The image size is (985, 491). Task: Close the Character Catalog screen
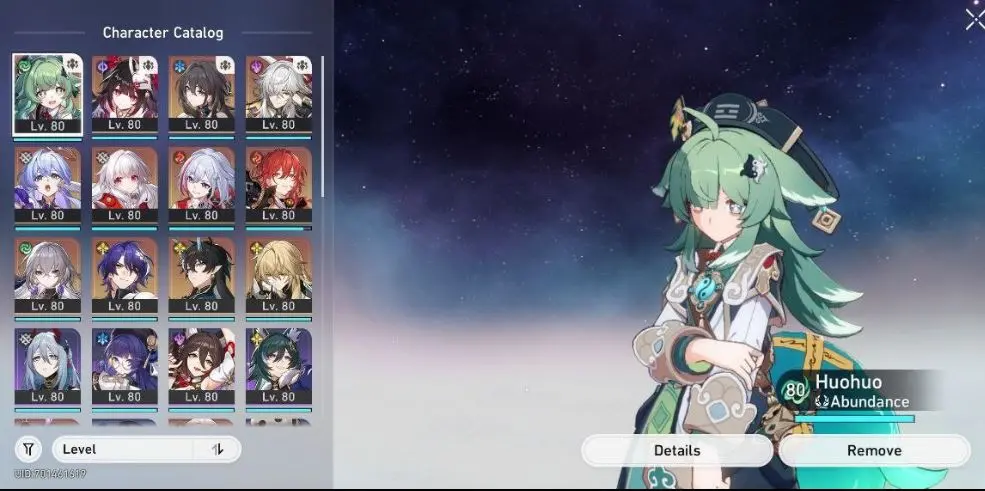(x=974, y=19)
